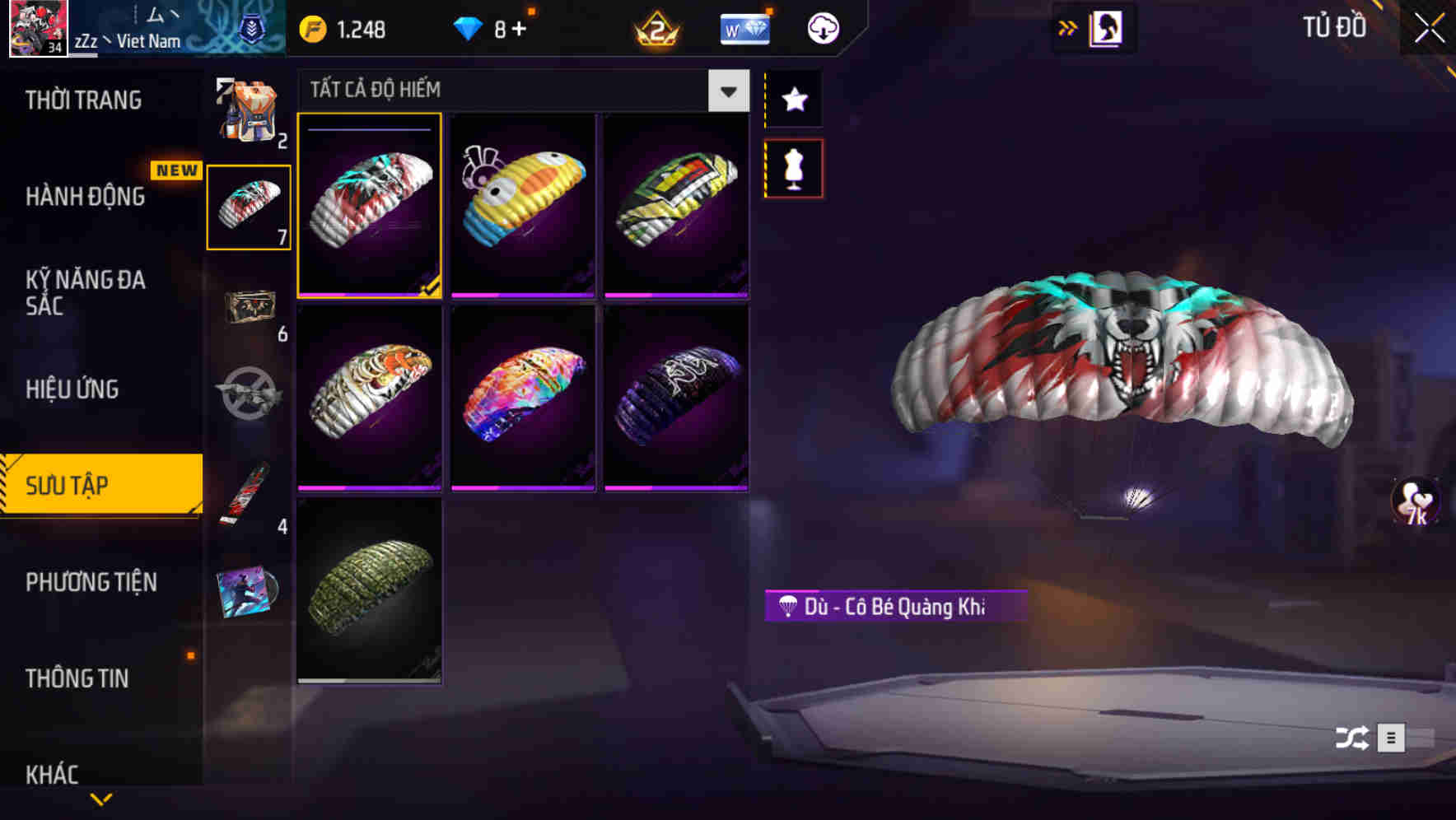Expand the chevron below KHÁC
1456x820 pixels.
pos(101,800)
